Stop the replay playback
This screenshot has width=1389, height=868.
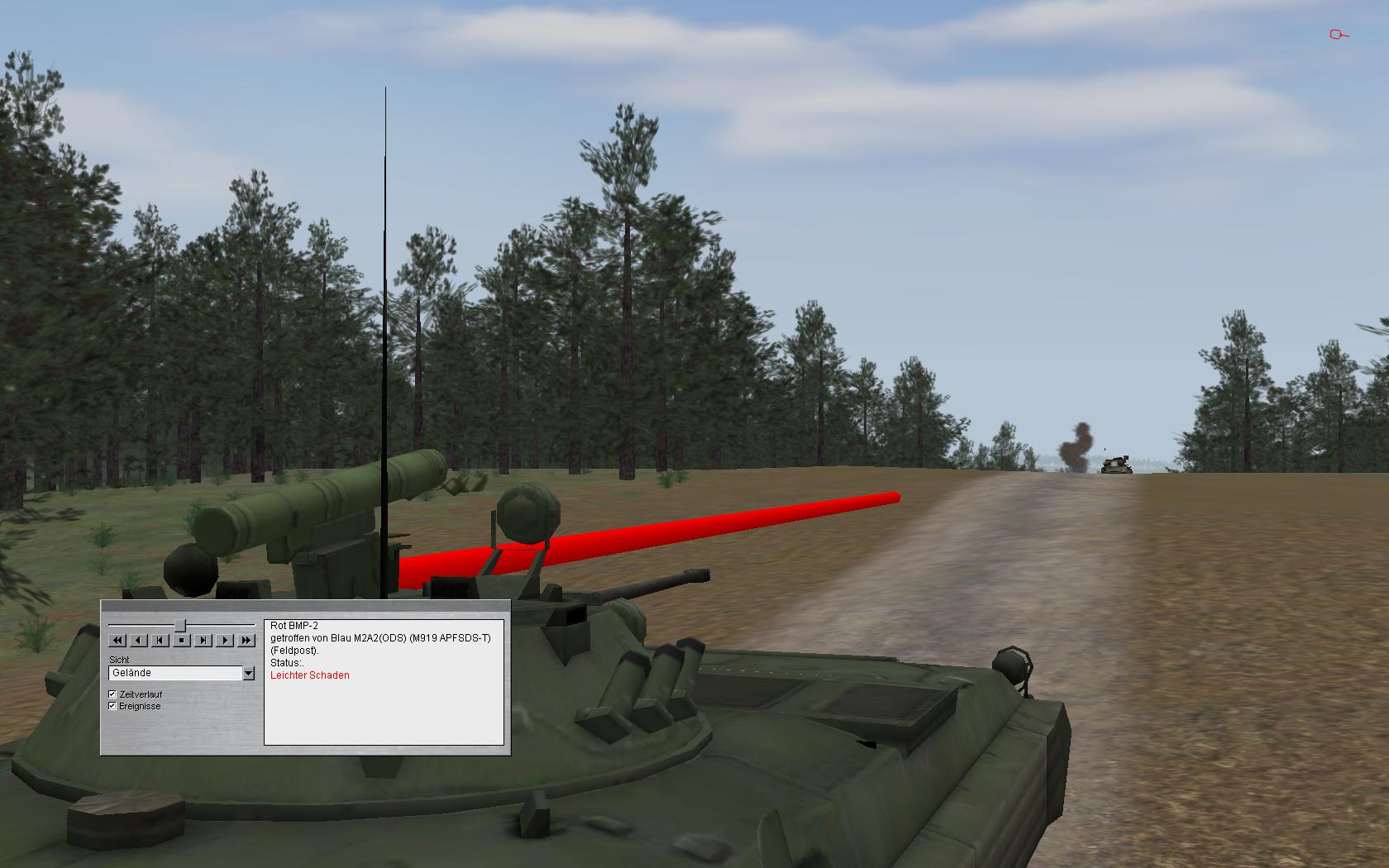(x=182, y=640)
